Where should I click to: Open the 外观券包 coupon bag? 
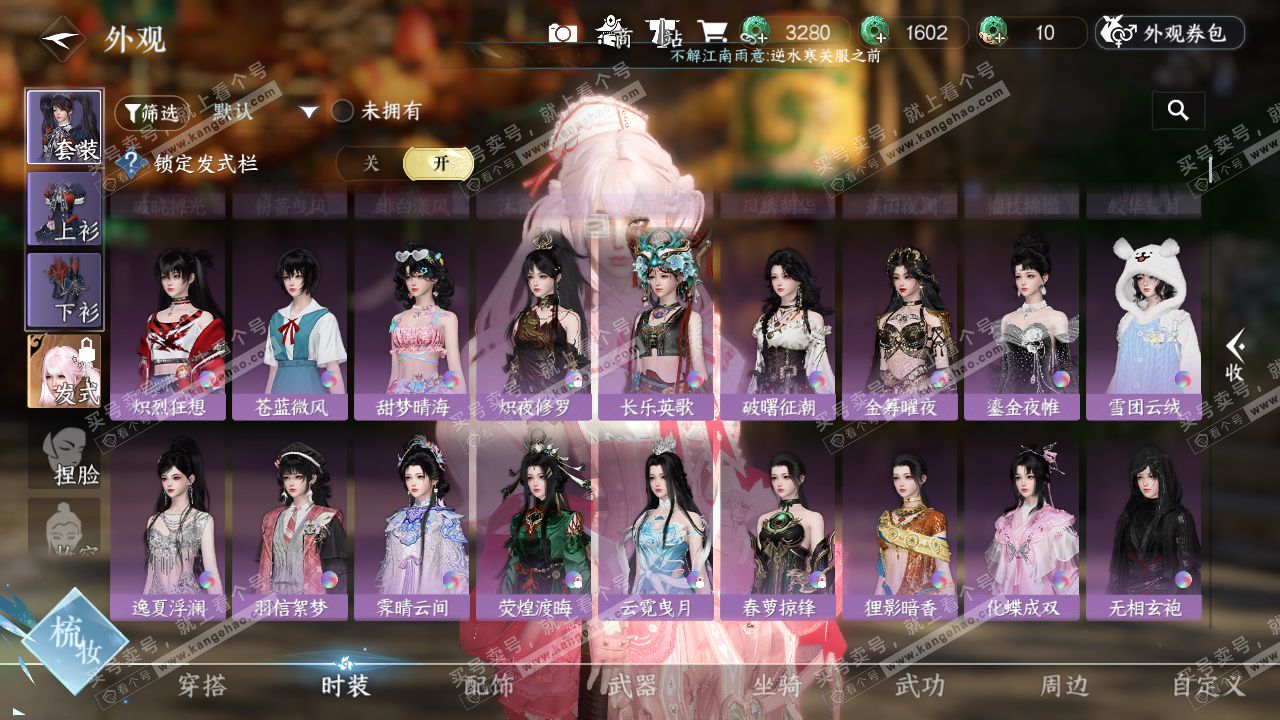point(1170,33)
